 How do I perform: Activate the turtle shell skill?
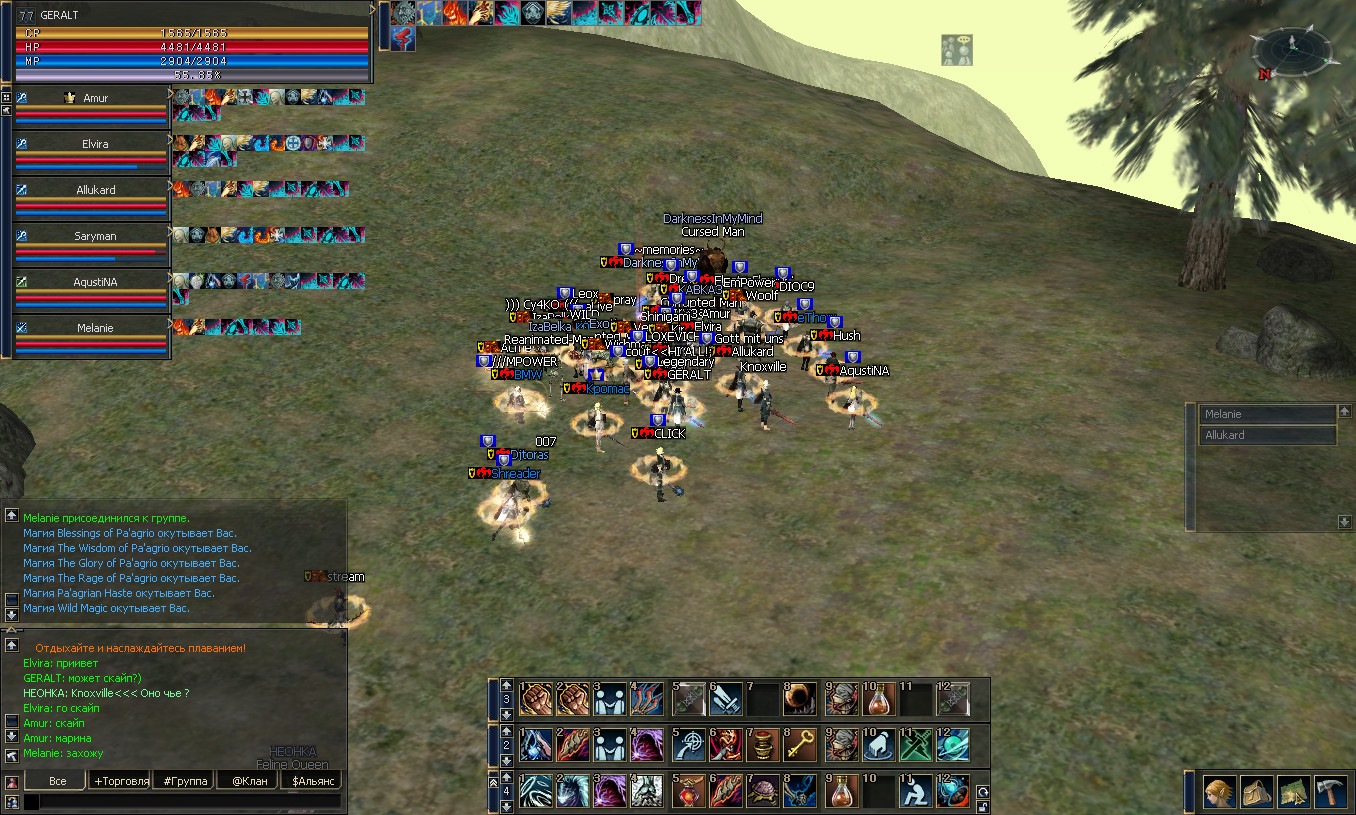(x=762, y=791)
